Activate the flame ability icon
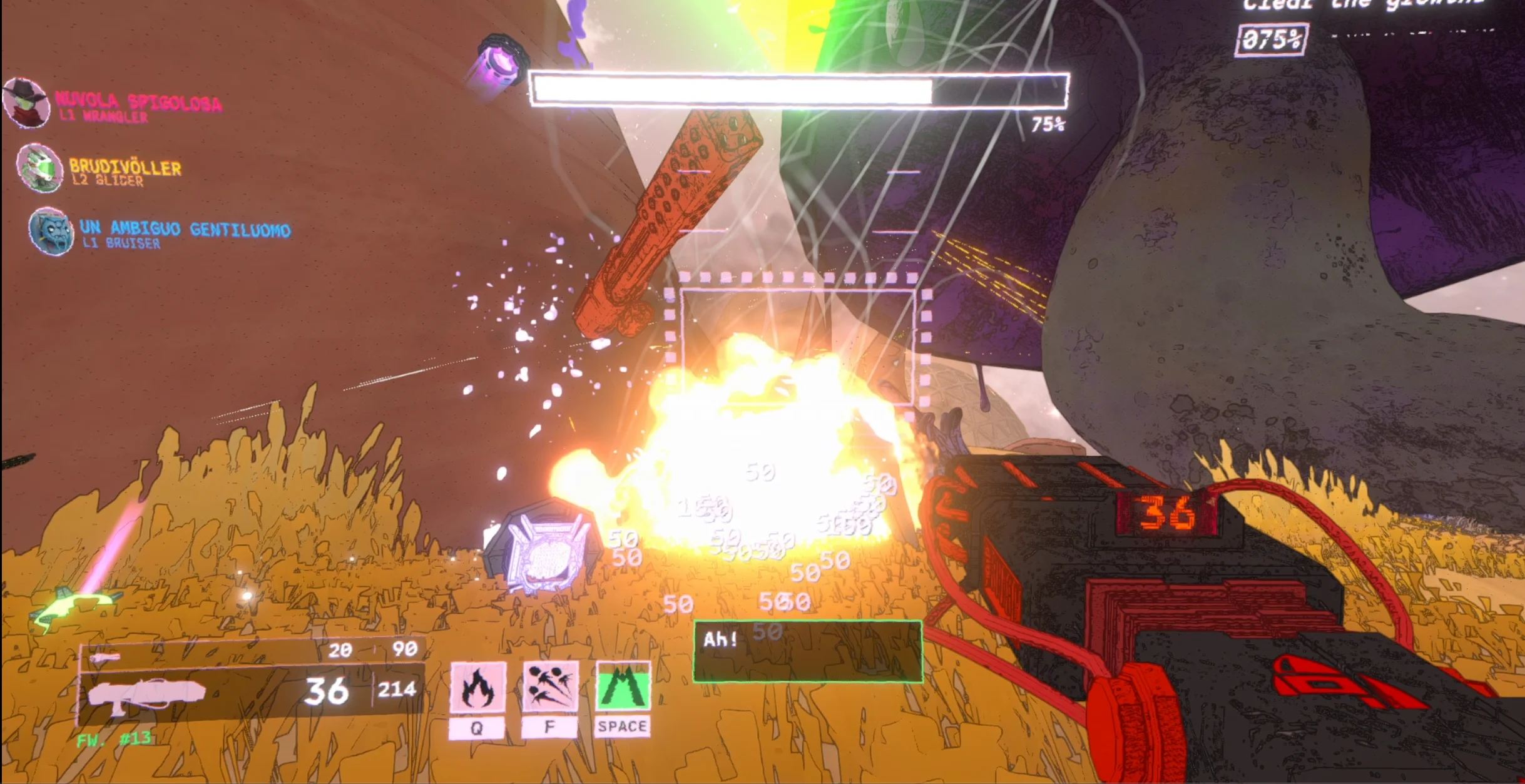 [x=477, y=688]
